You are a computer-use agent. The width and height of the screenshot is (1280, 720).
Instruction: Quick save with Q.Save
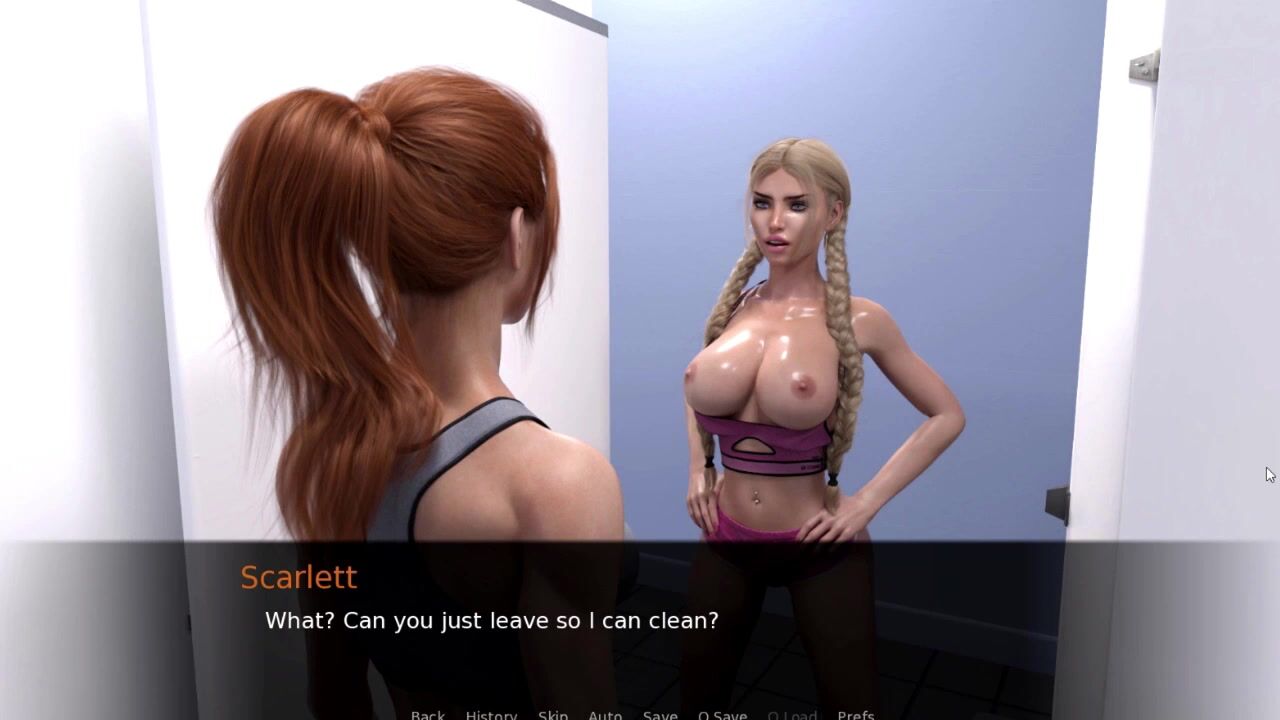(722, 714)
